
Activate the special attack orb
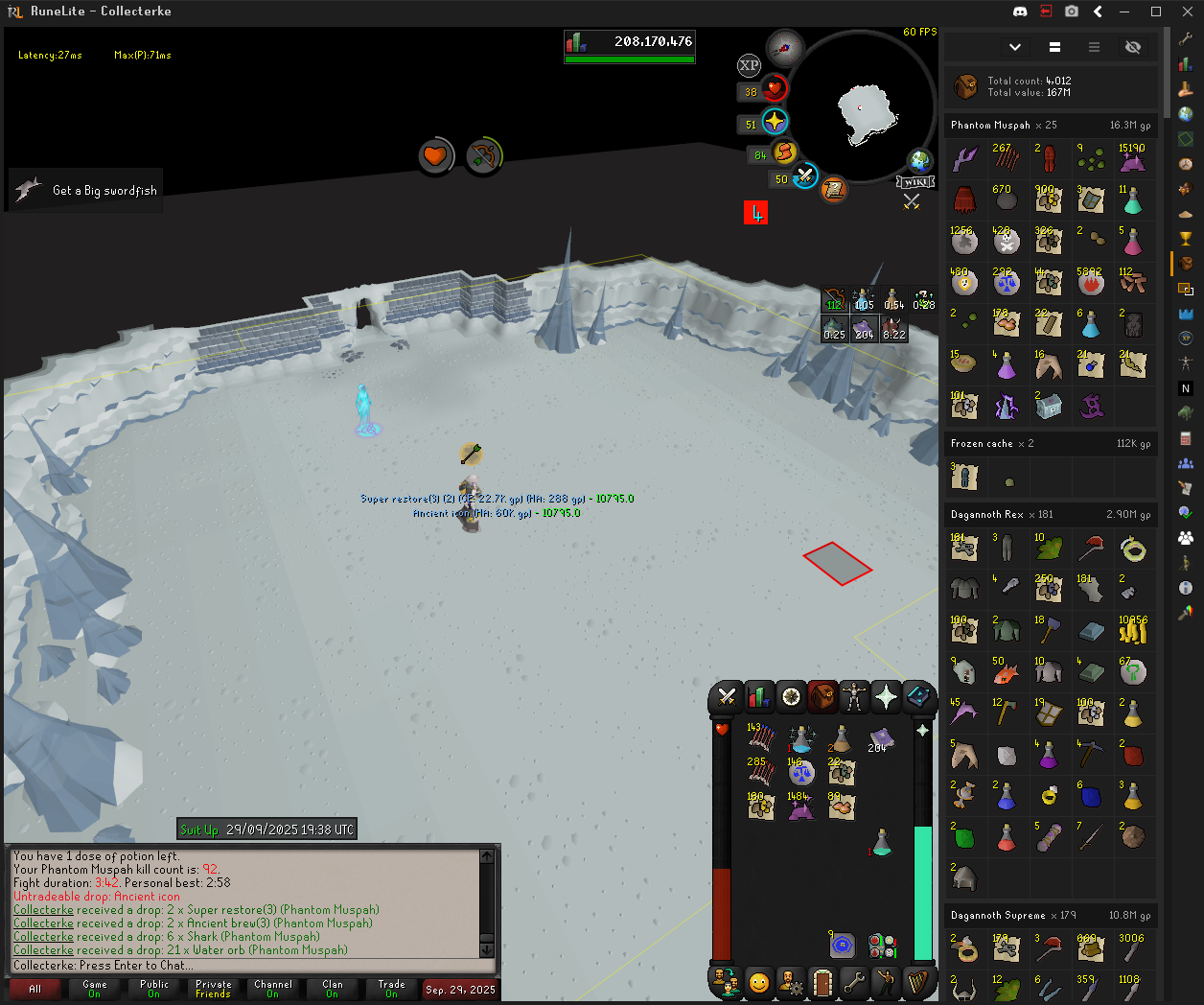pos(805,176)
